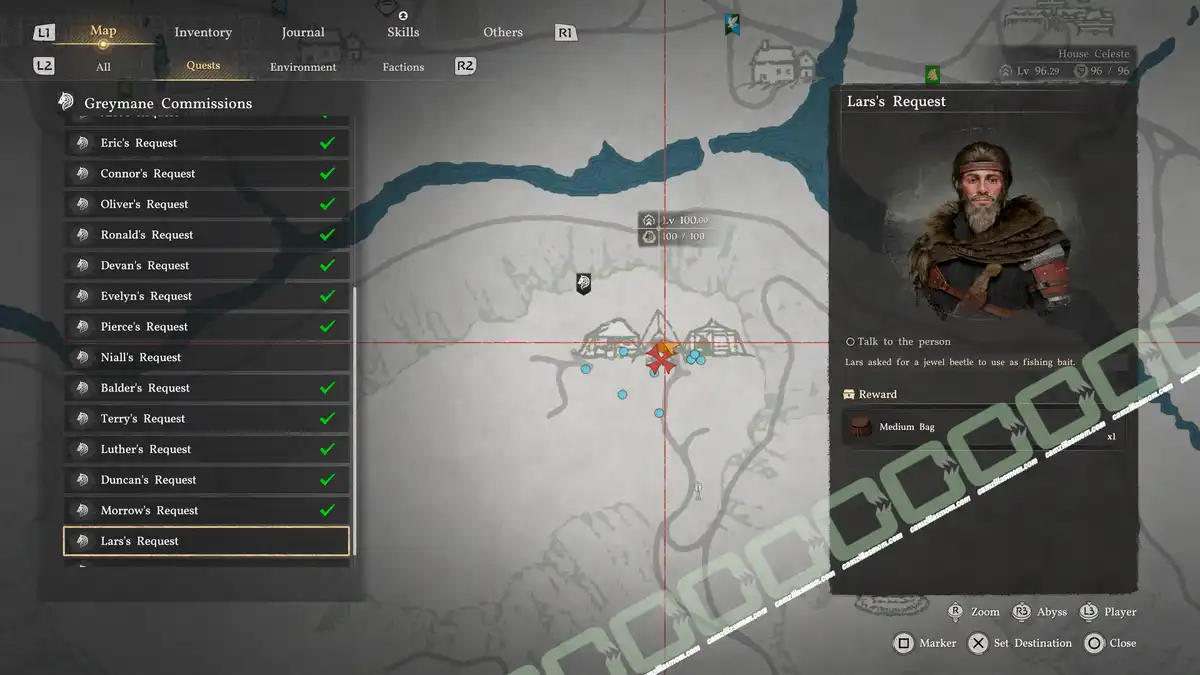Open Balder's Request entry
The image size is (1200, 675).
[207, 388]
